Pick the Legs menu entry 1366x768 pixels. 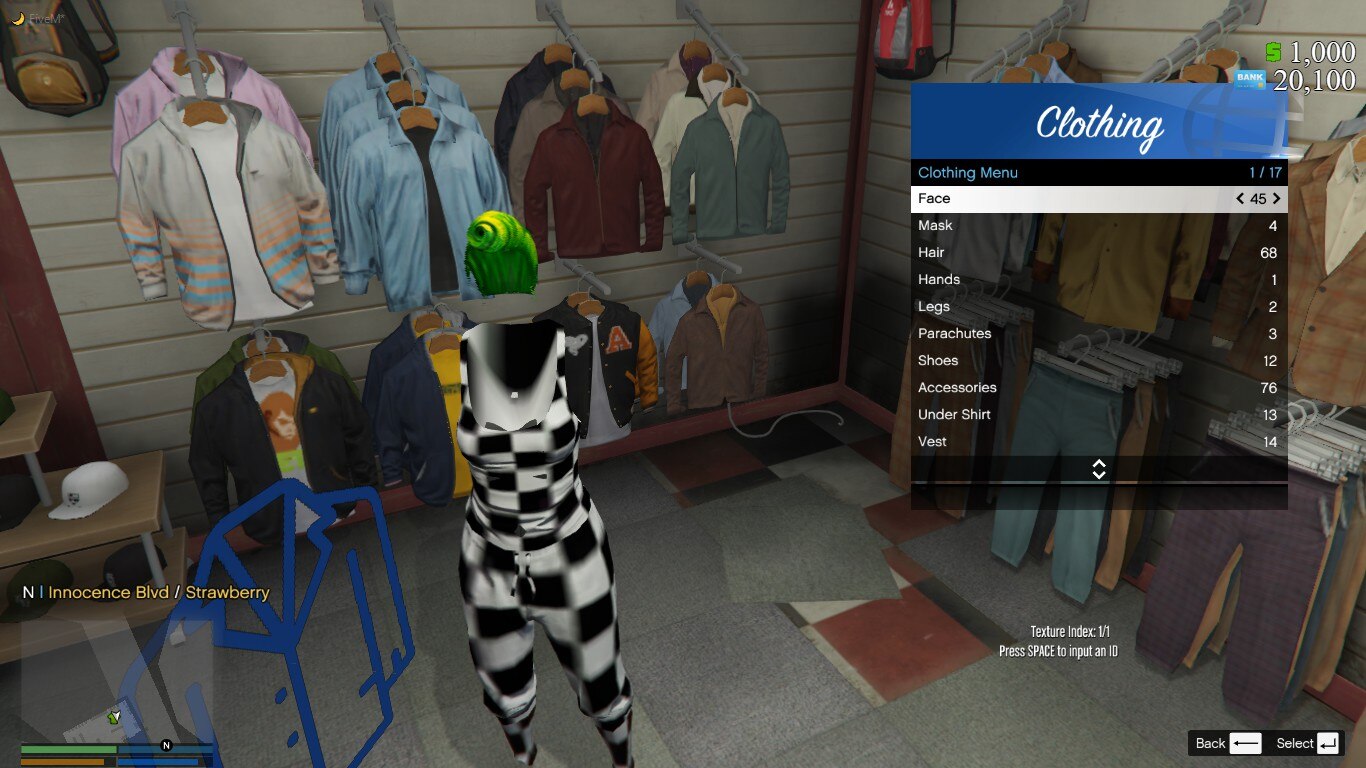click(1098, 307)
